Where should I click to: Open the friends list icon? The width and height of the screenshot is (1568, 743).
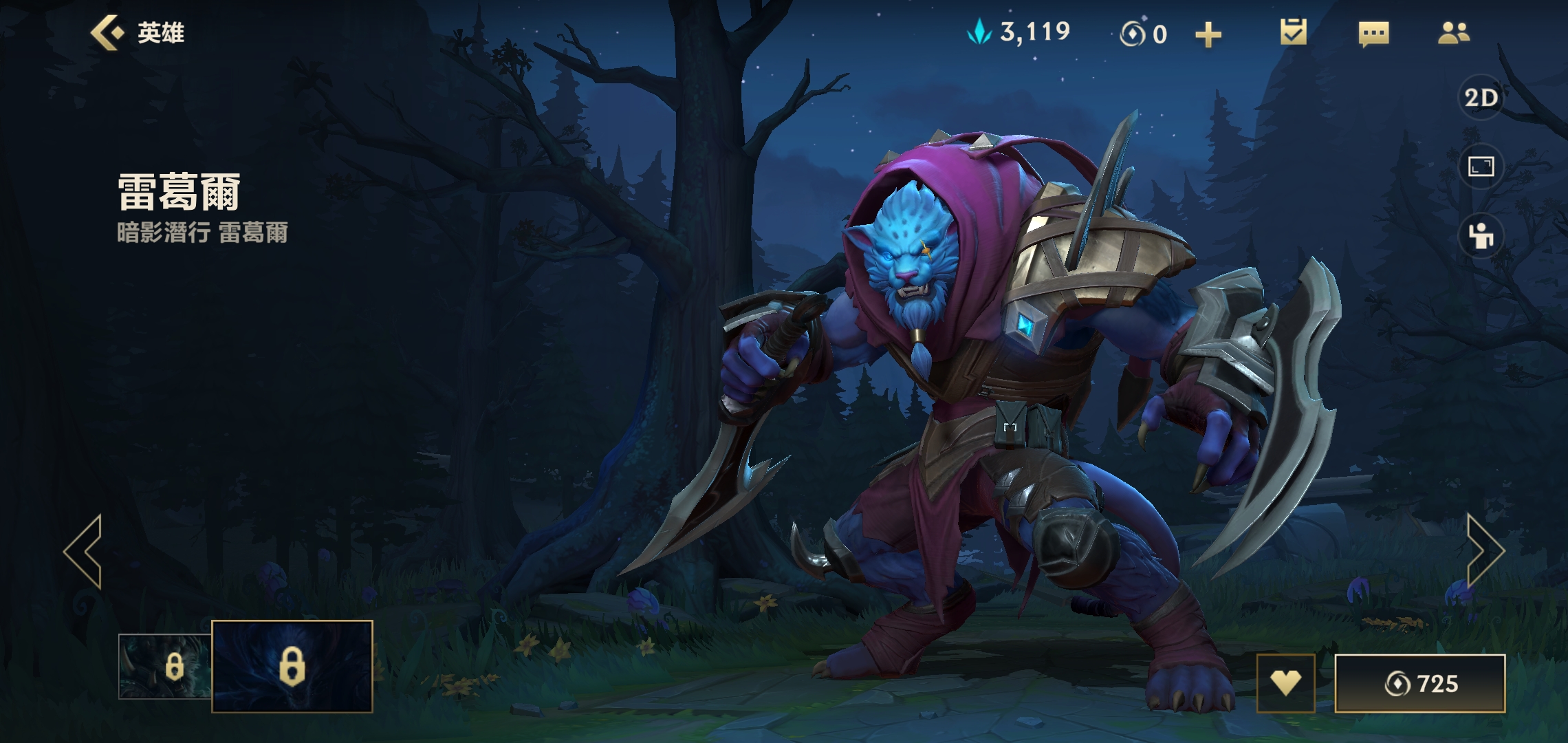(1453, 33)
